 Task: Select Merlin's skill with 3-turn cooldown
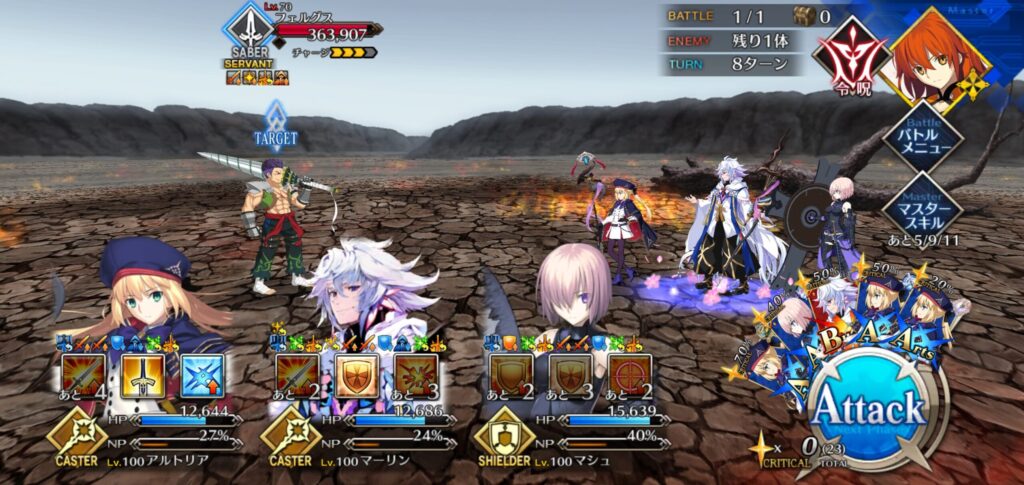click(416, 376)
